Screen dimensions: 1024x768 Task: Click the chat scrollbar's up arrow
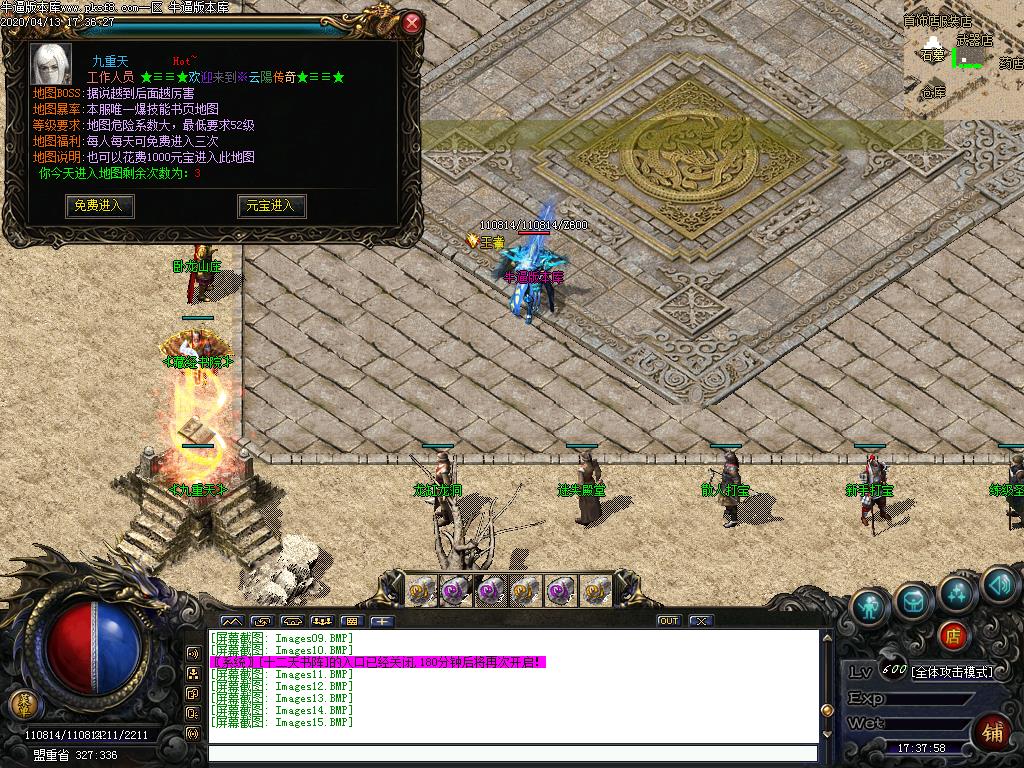(826, 637)
